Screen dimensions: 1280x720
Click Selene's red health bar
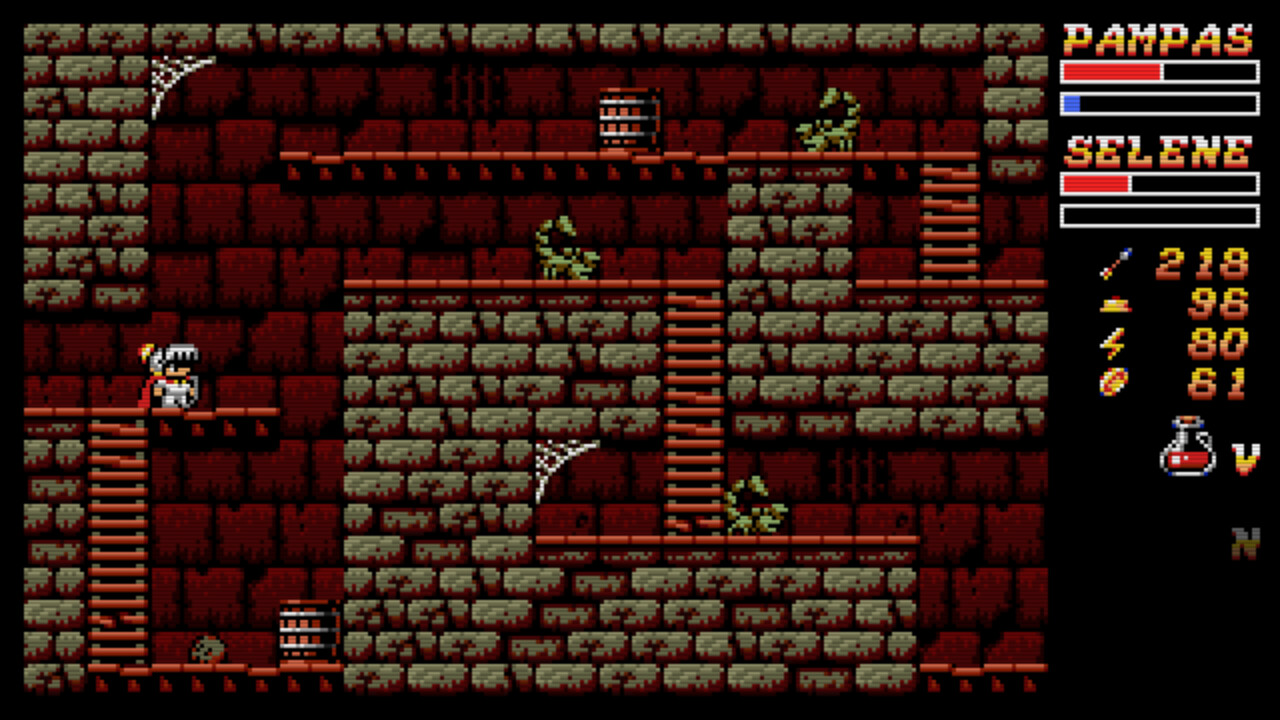[1095, 185]
